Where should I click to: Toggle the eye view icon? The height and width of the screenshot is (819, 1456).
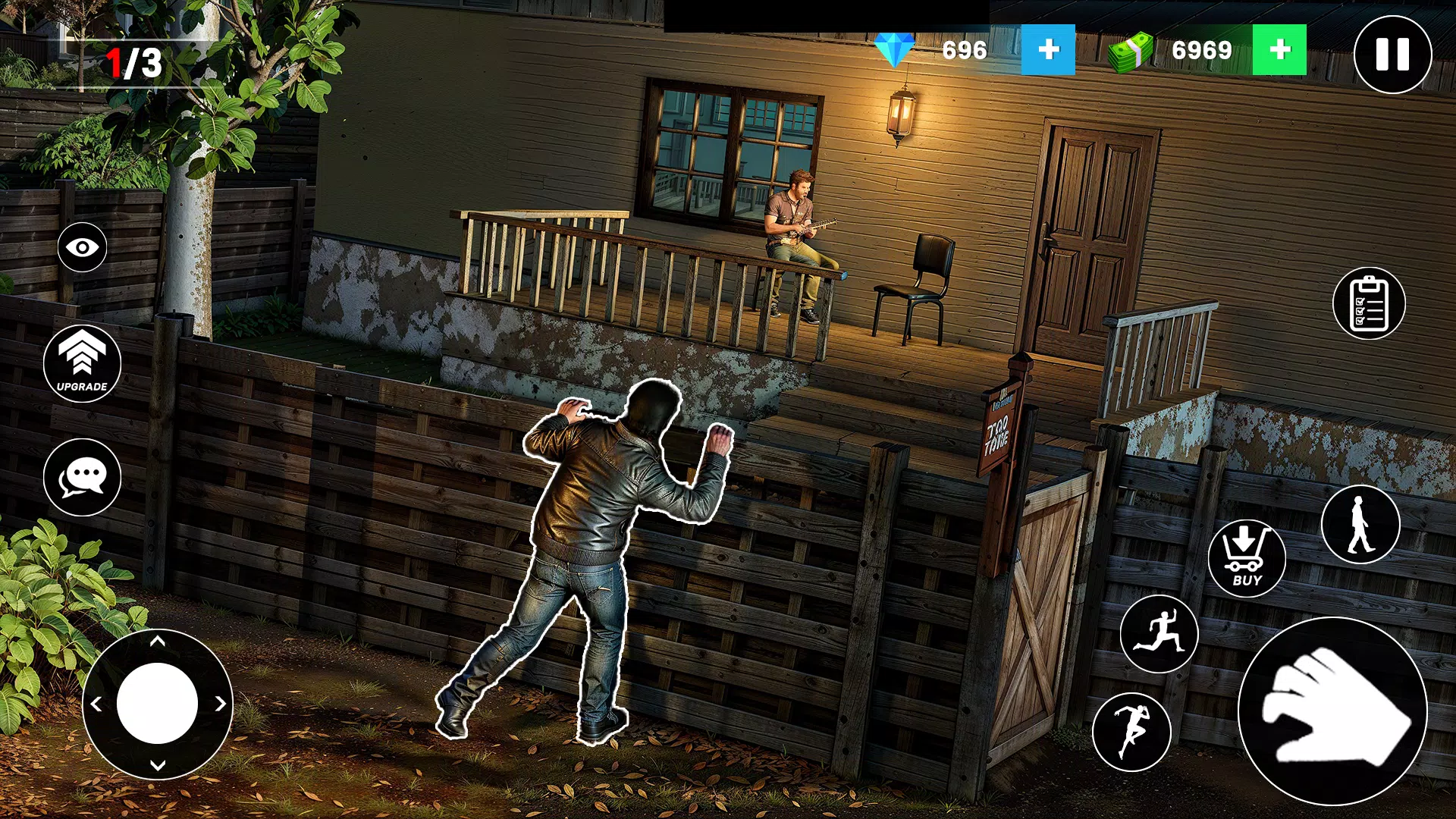click(82, 247)
